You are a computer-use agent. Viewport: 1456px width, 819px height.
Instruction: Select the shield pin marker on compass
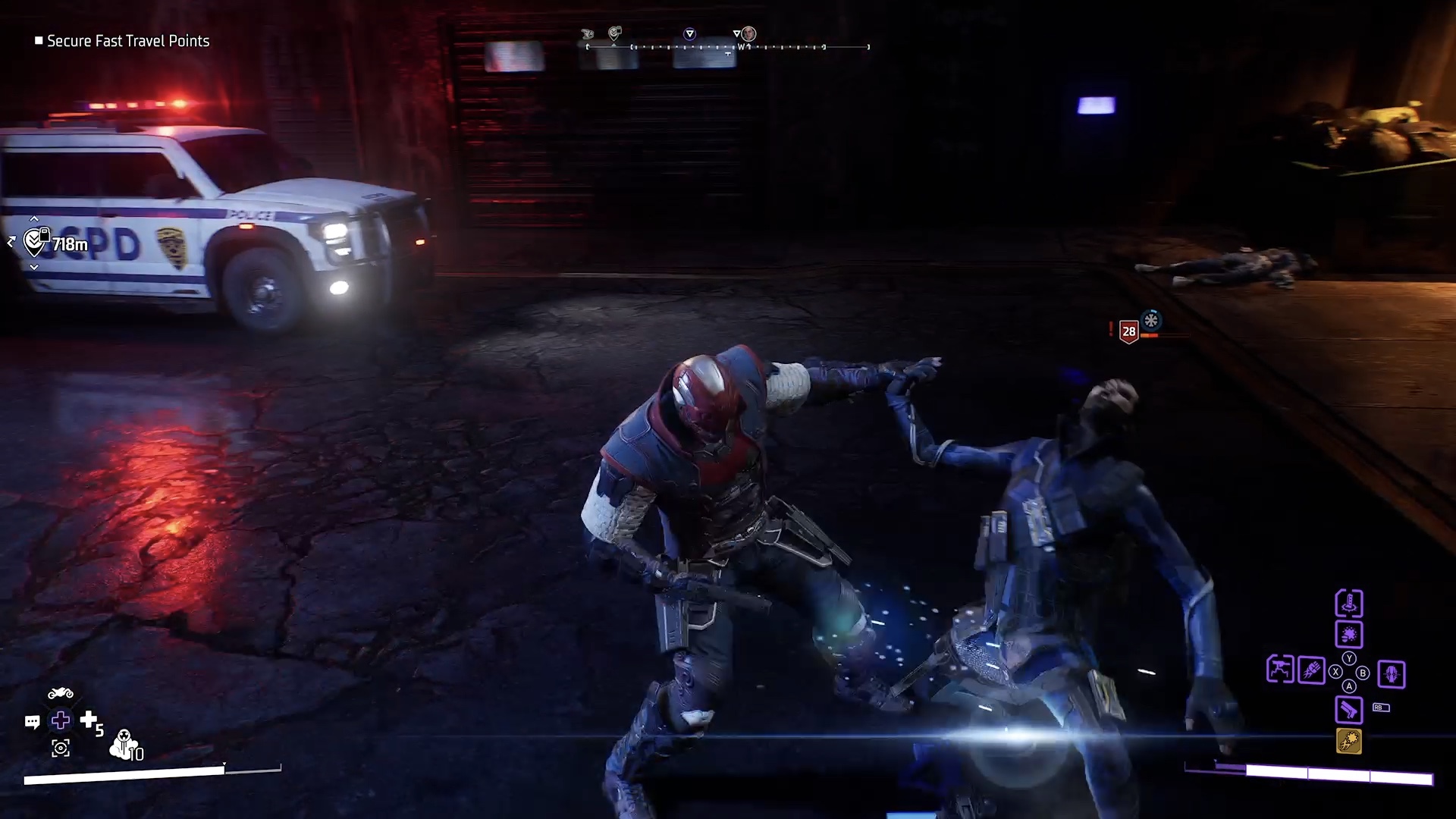pyautogui.click(x=615, y=33)
